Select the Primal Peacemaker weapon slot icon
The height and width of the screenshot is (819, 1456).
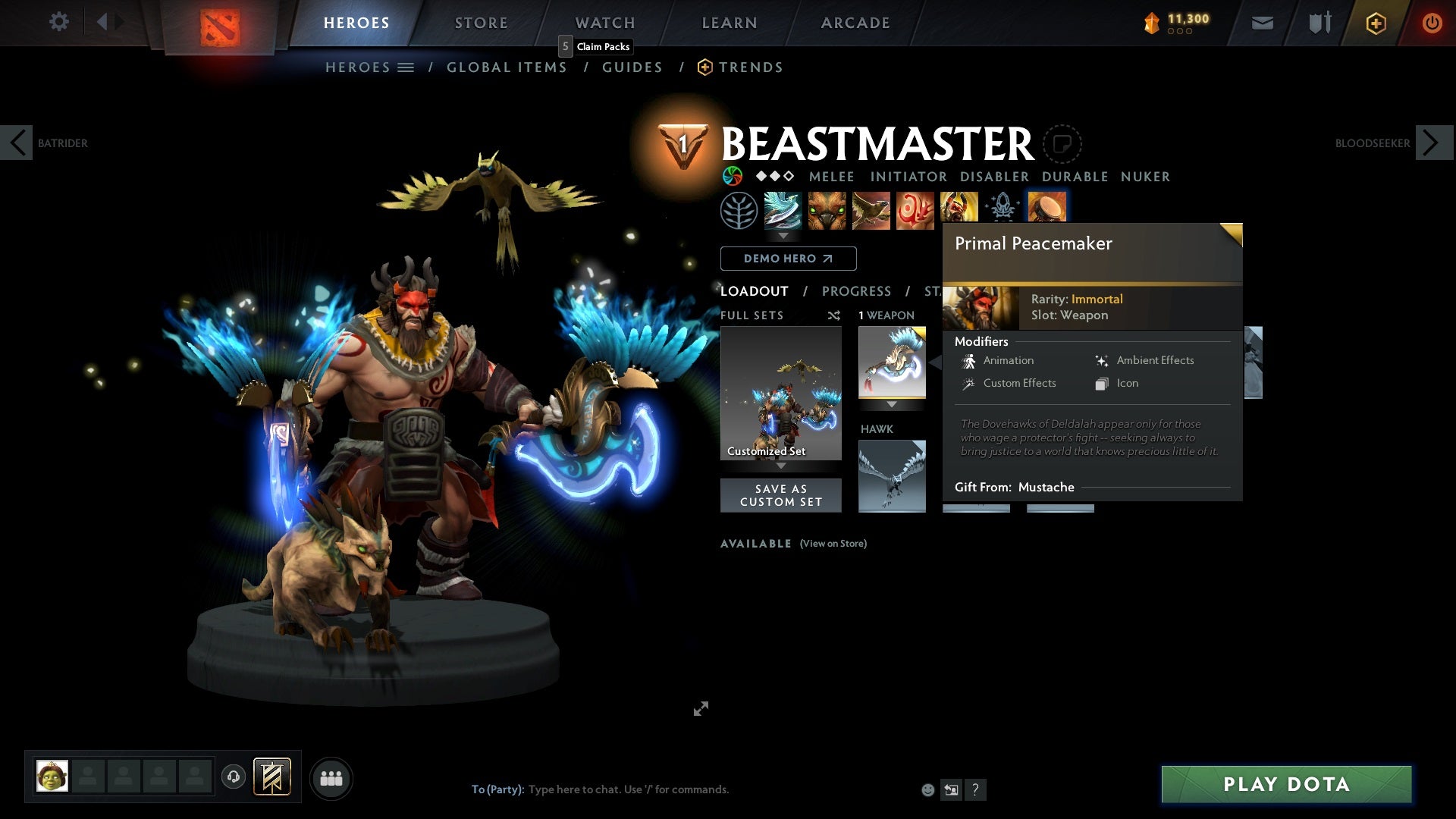[893, 362]
